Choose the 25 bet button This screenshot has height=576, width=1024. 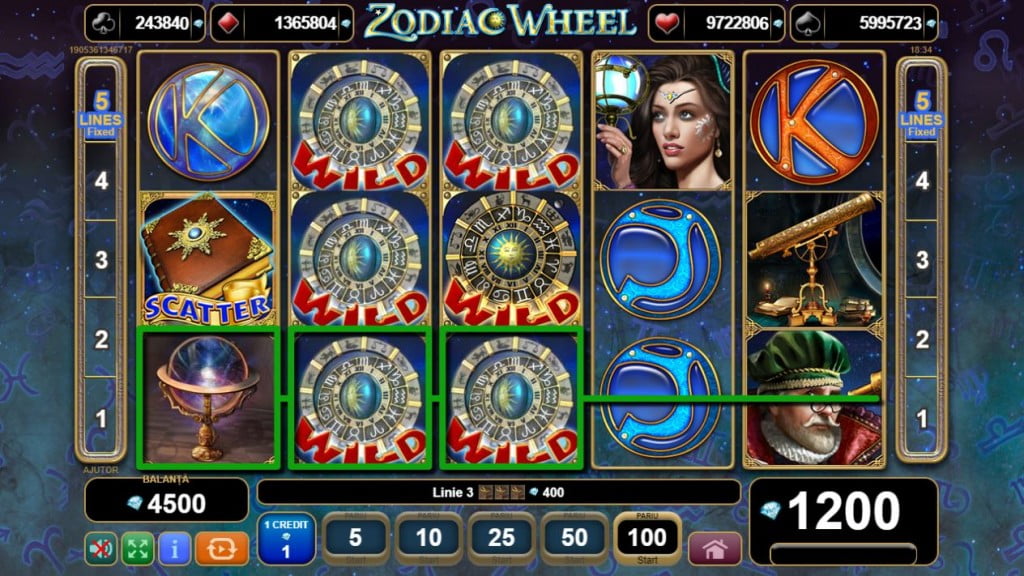pyautogui.click(x=501, y=540)
